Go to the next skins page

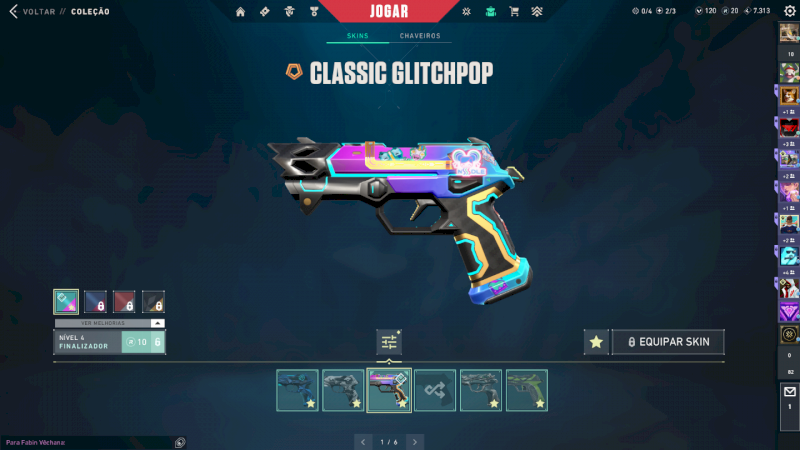[x=415, y=441]
